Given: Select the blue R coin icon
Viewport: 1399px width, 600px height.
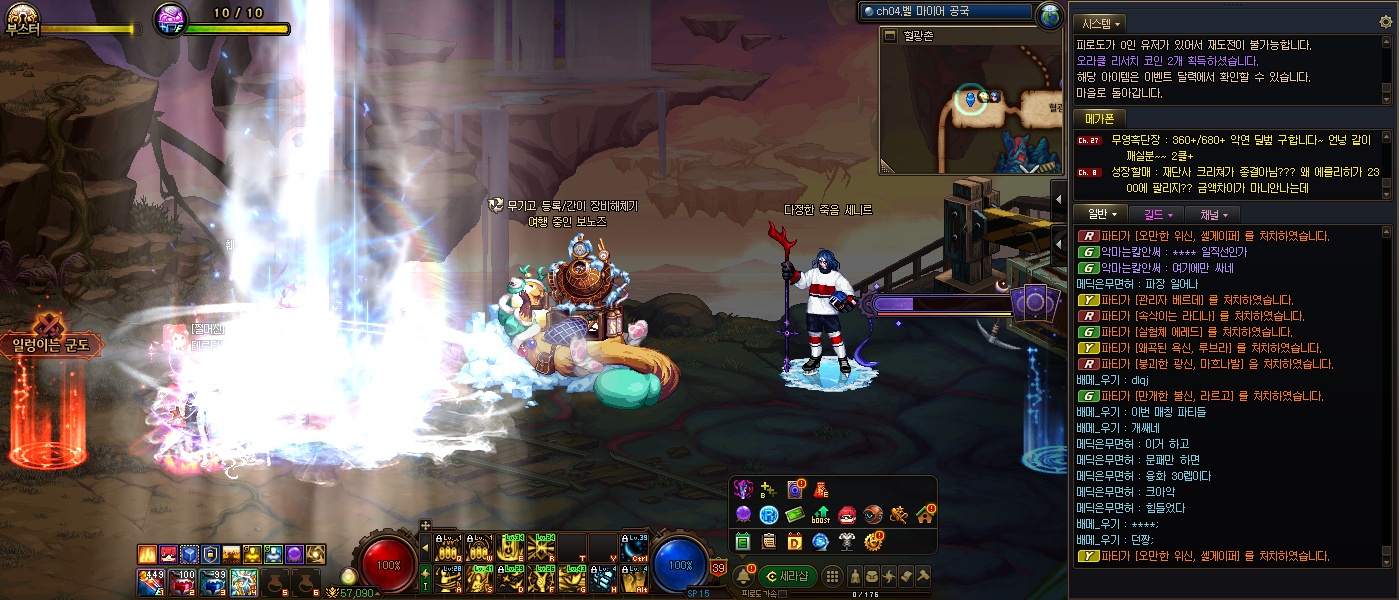Looking at the screenshot, I should [769, 515].
